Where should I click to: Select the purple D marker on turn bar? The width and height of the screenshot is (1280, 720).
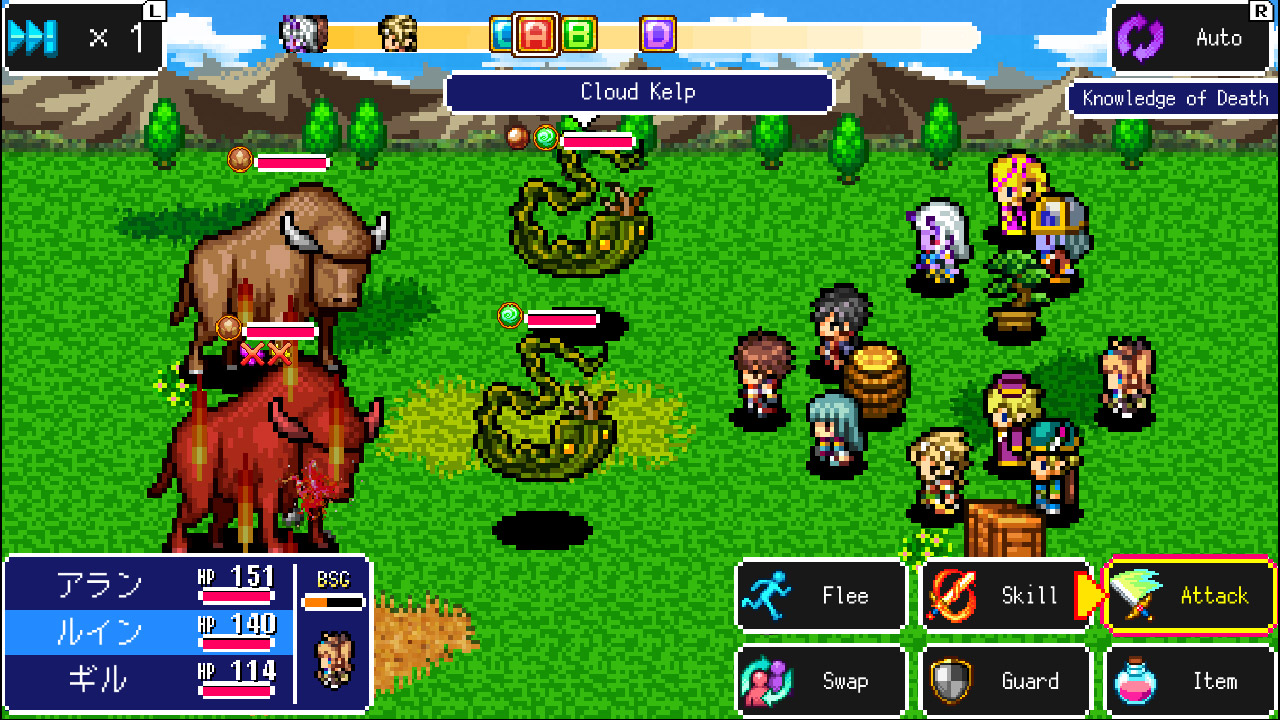pos(657,33)
